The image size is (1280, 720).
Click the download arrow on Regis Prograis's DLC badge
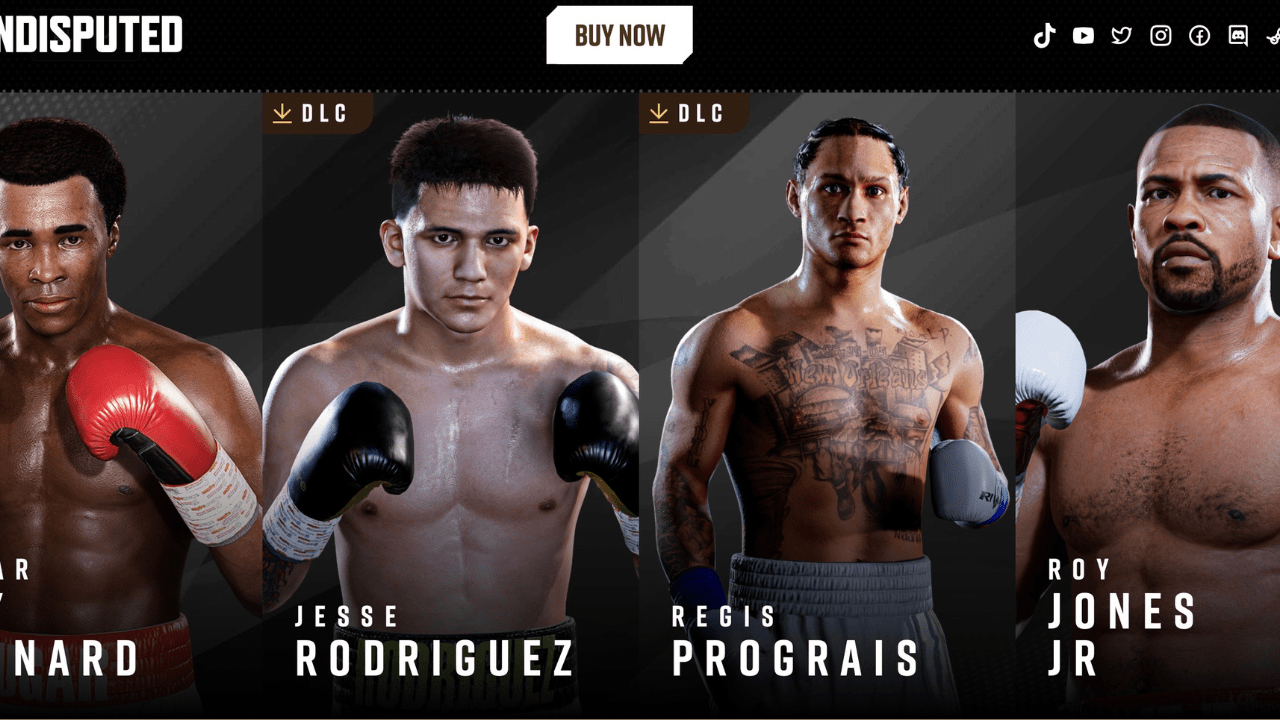pyautogui.click(x=659, y=113)
